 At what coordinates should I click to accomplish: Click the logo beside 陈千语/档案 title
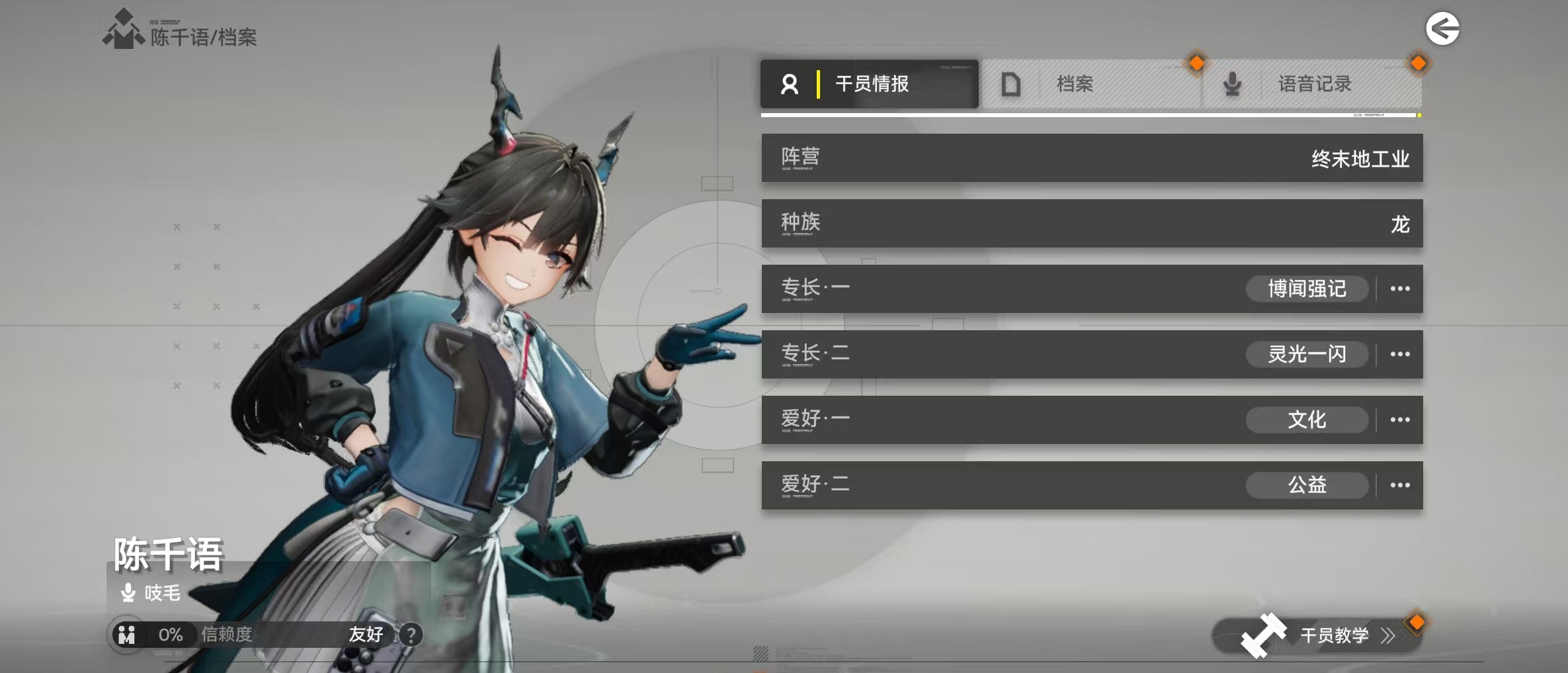[123, 30]
